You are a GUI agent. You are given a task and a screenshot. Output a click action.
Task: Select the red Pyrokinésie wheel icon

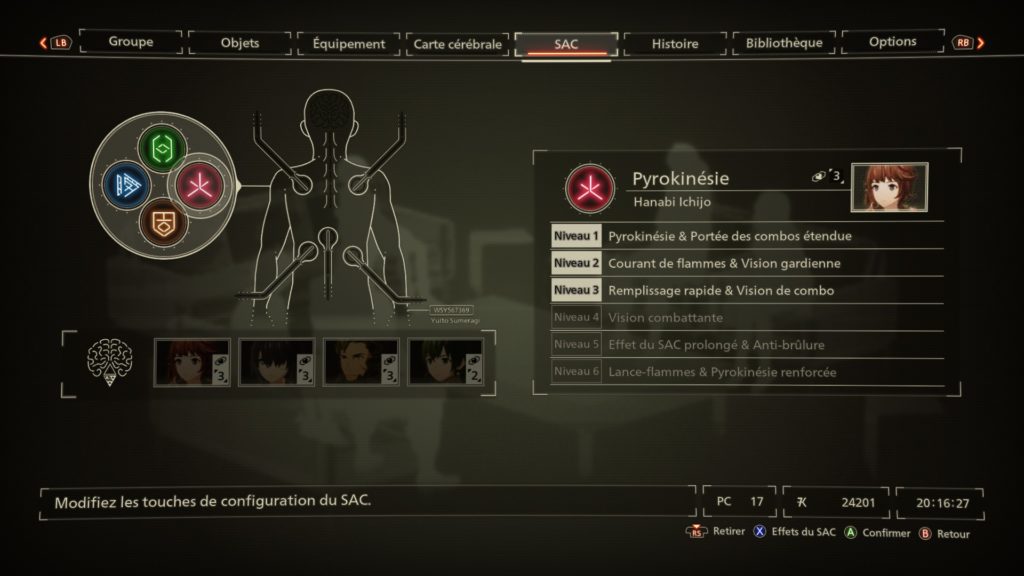198,185
